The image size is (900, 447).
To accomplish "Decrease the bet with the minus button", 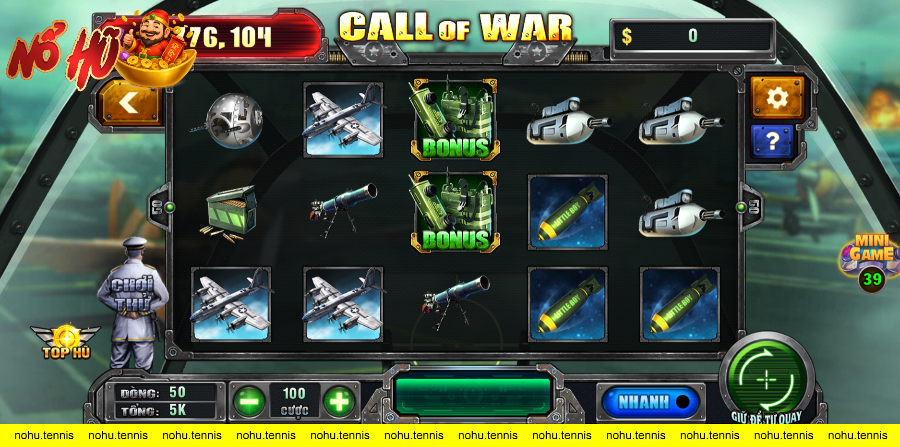I will 249,402.
